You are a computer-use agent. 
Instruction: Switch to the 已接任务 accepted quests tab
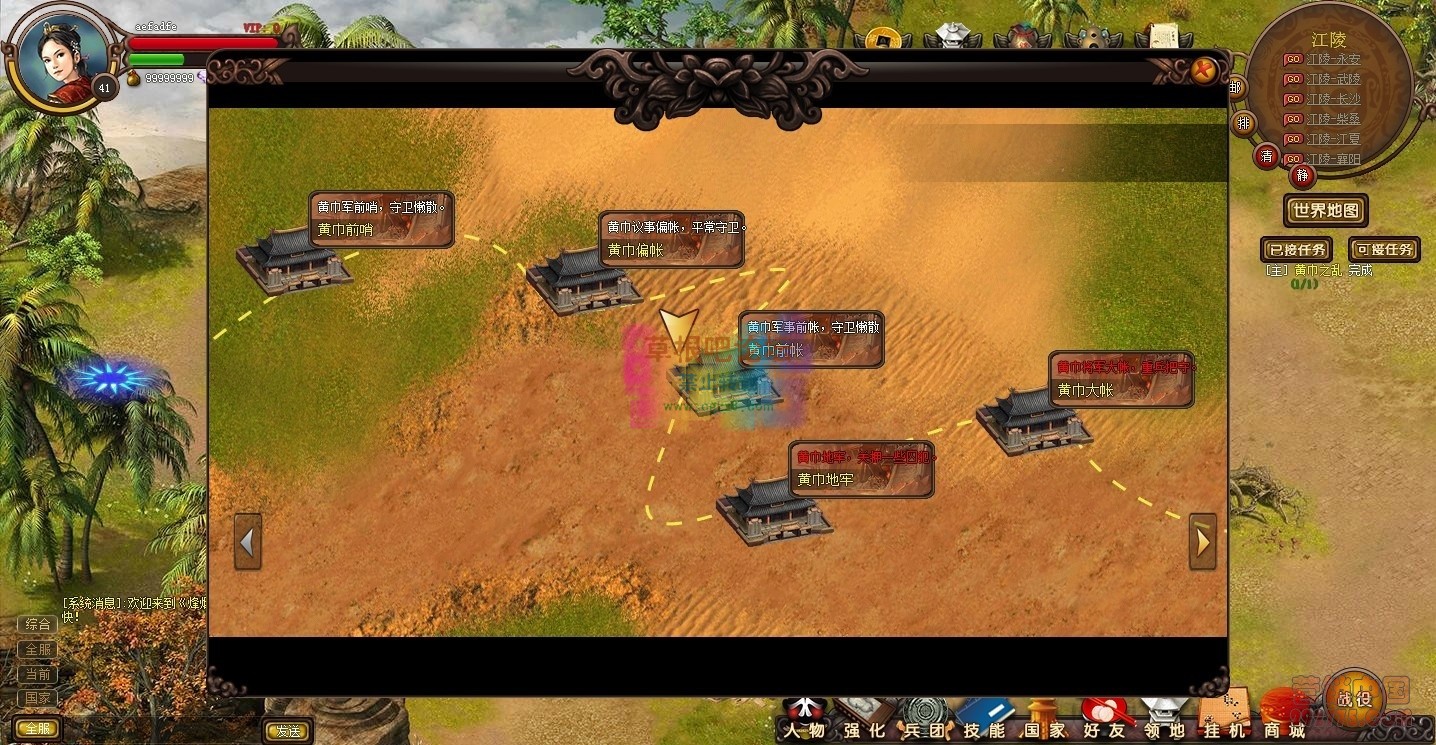click(x=1296, y=249)
